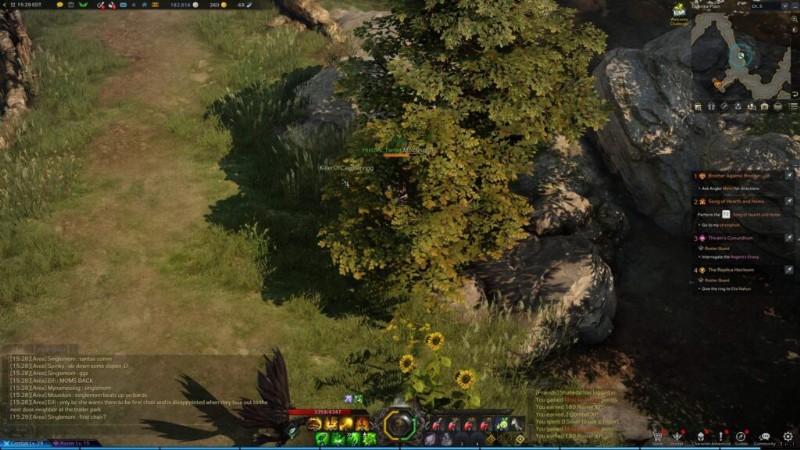The image size is (800, 450).
Task: Open the Roster menu
Action: click(678, 437)
